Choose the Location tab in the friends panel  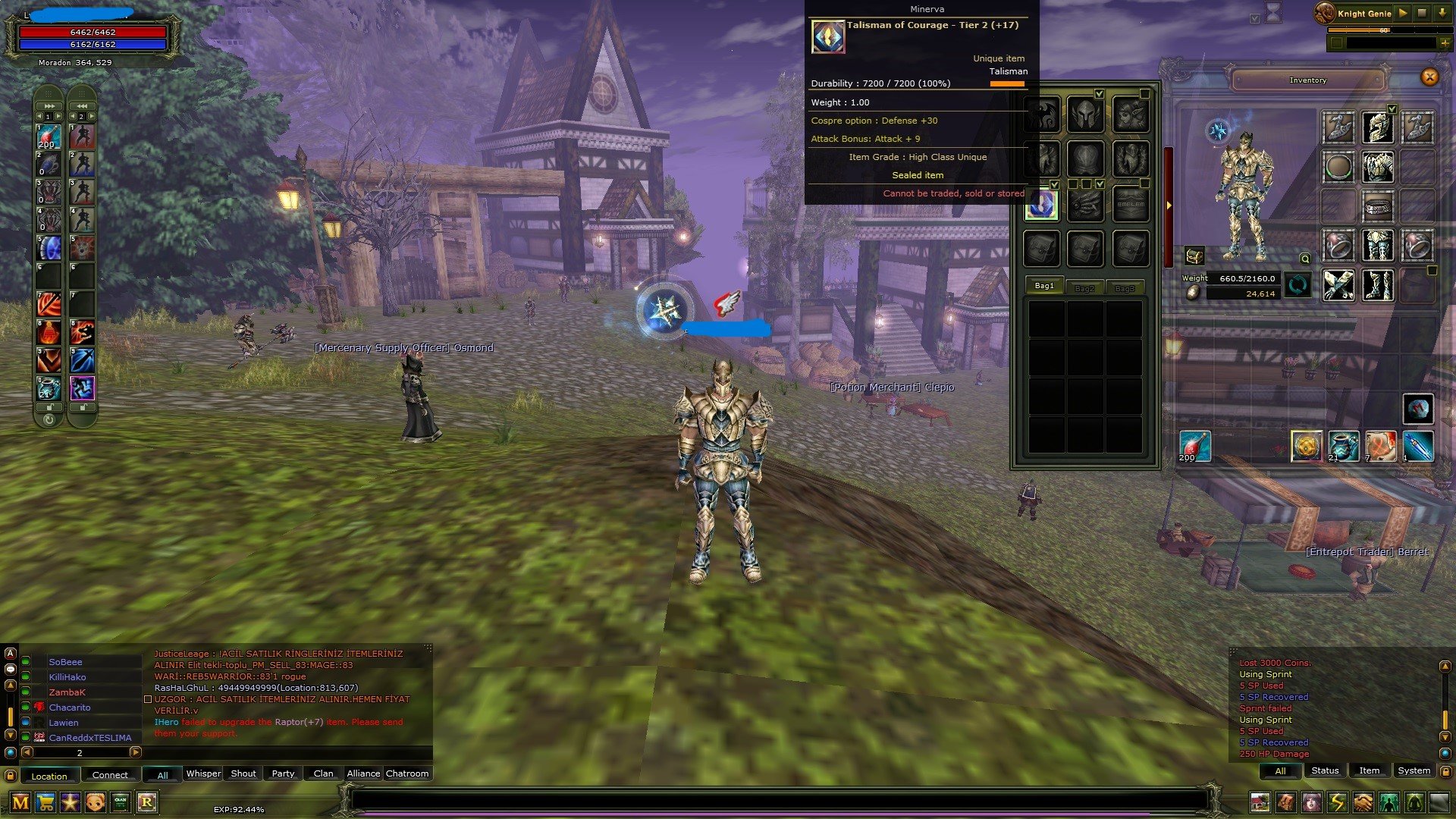pos(49,776)
